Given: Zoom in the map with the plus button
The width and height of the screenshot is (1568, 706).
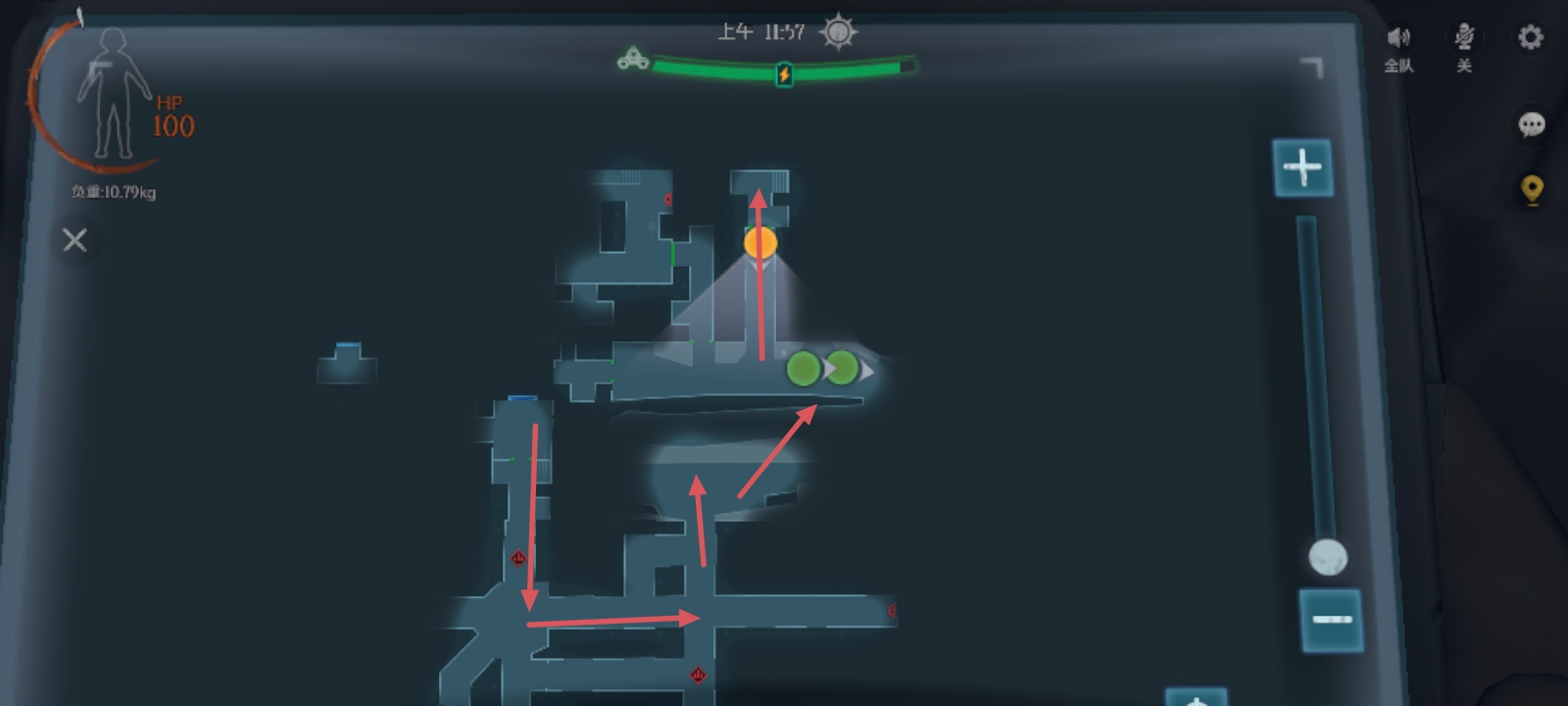Looking at the screenshot, I should (1302, 168).
